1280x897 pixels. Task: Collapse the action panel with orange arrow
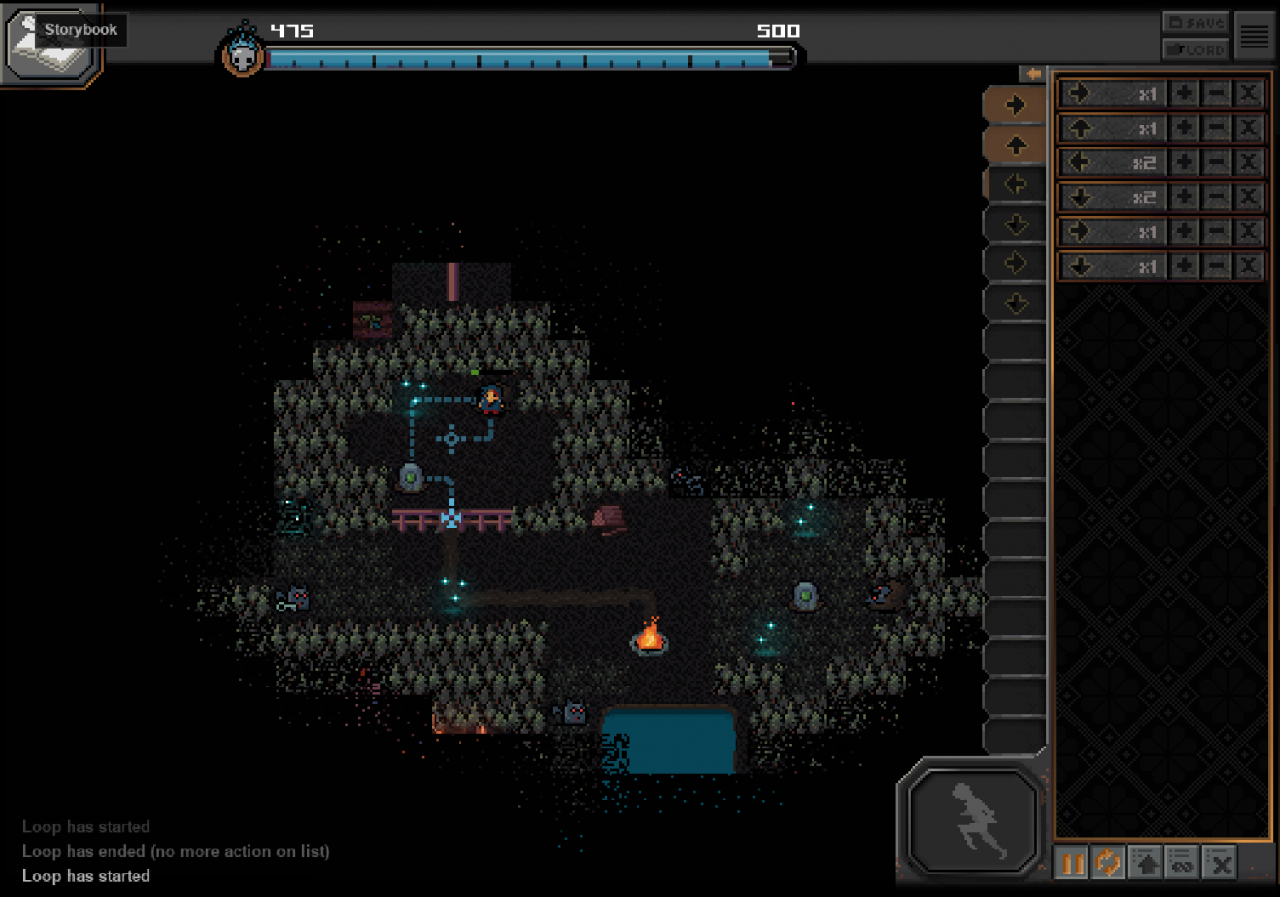[1032, 74]
